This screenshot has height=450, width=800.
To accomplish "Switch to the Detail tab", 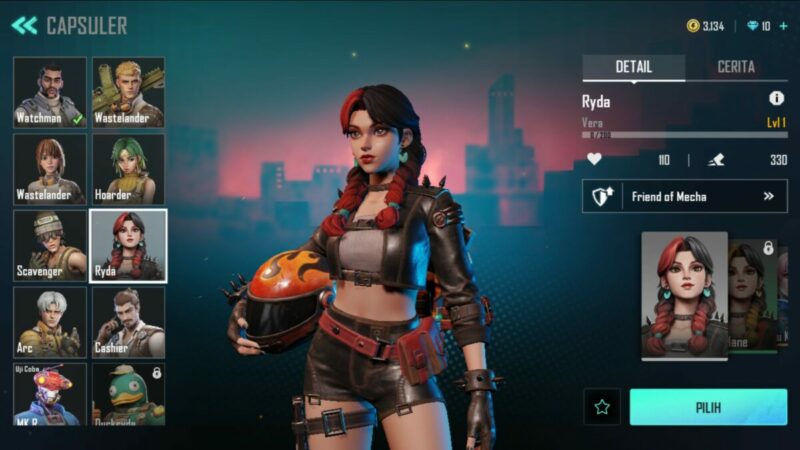I will pyautogui.click(x=634, y=67).
